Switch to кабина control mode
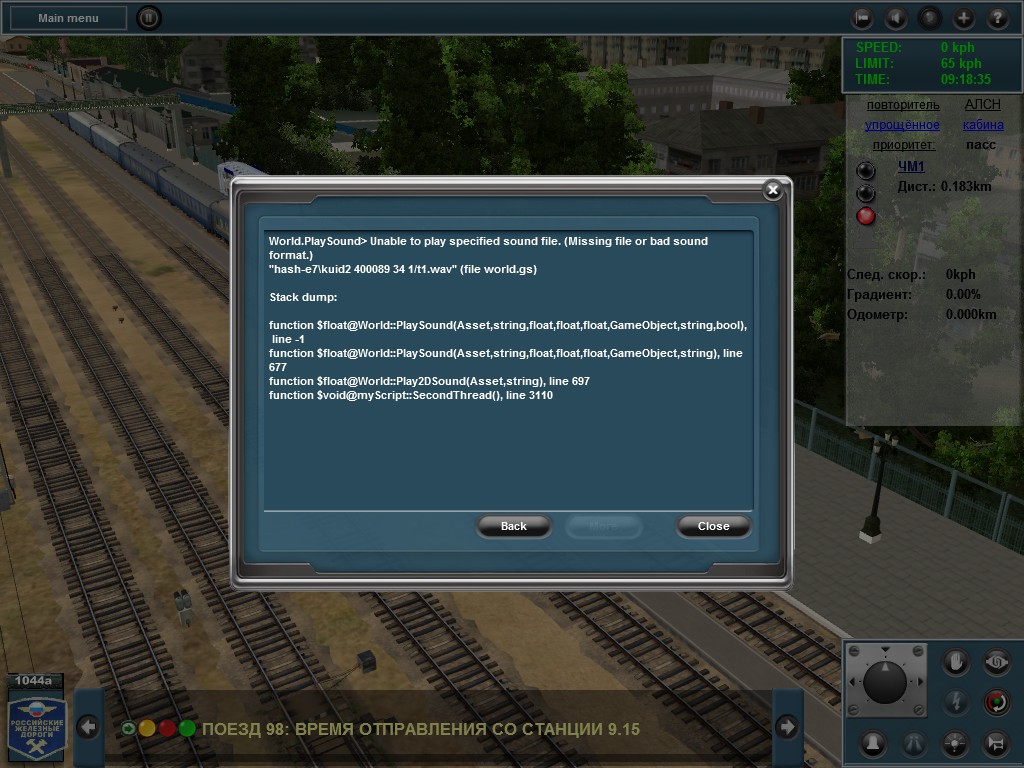 click(x=983, y=125)
